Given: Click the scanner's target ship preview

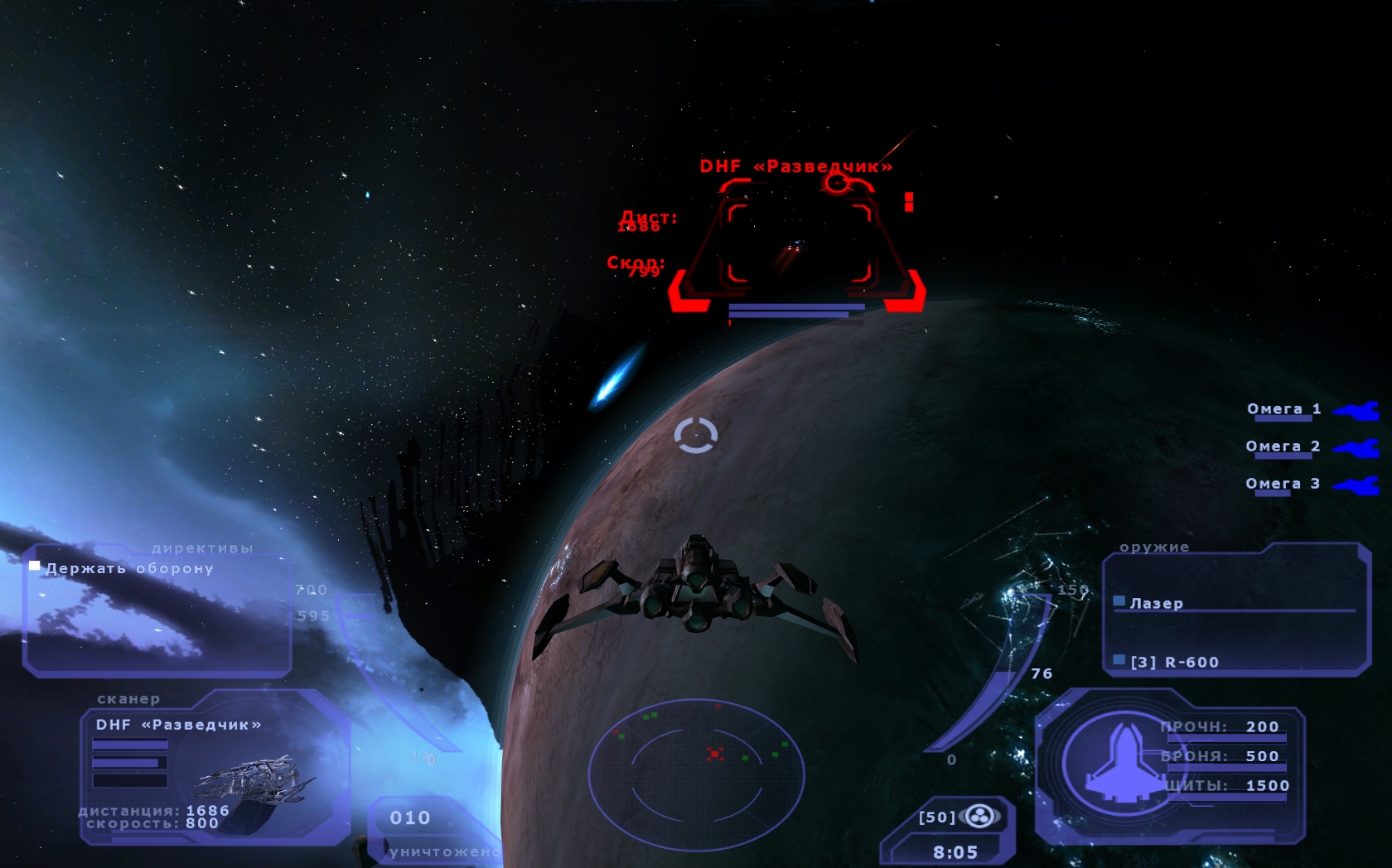Looking at the screenshot, I should [253, 783].
